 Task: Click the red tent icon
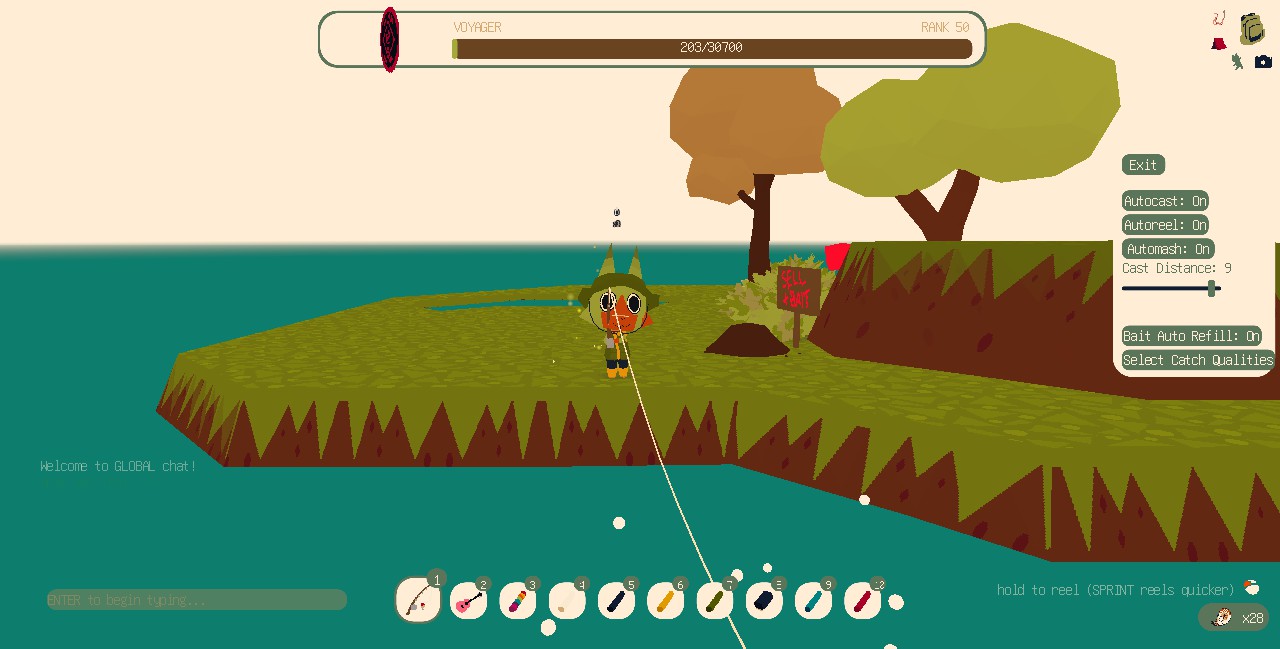click(x=1219, y=44)
